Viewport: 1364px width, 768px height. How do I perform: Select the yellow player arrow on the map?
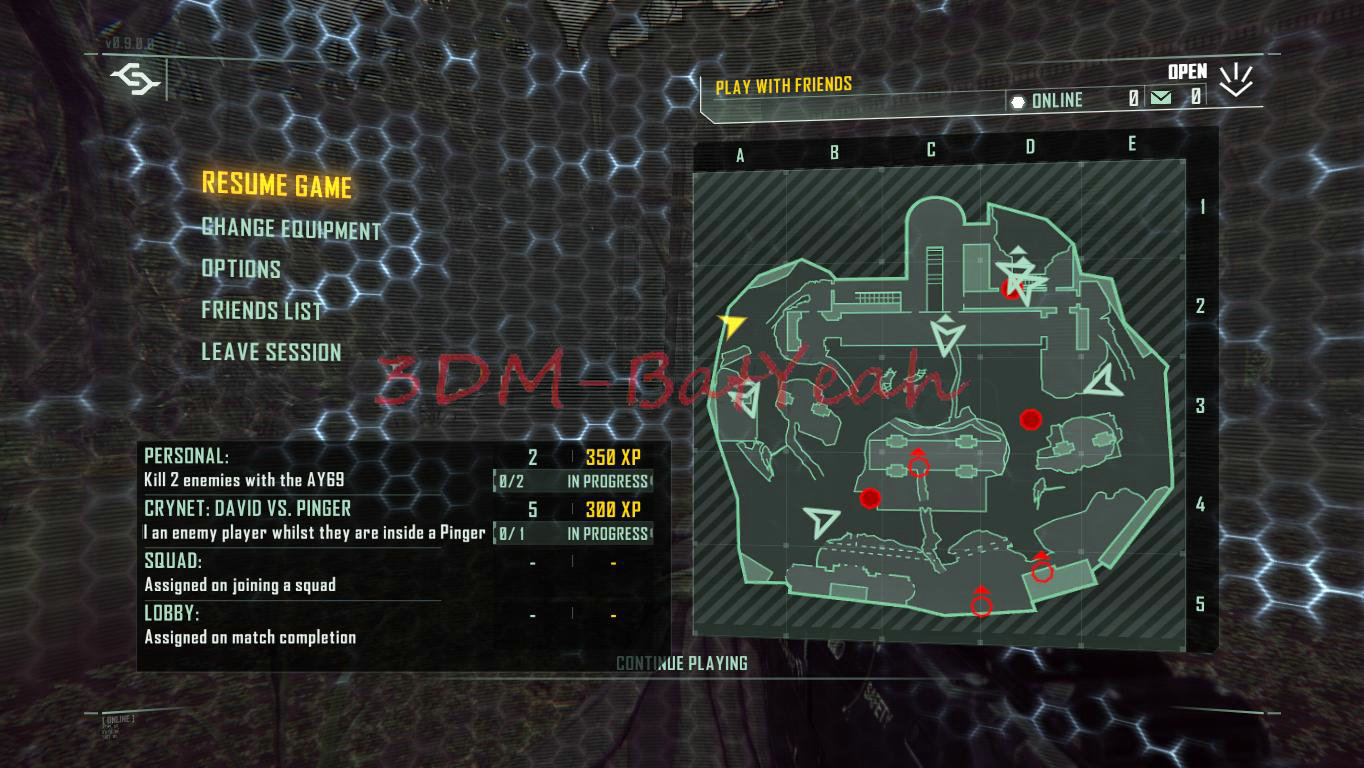point(731,323)
